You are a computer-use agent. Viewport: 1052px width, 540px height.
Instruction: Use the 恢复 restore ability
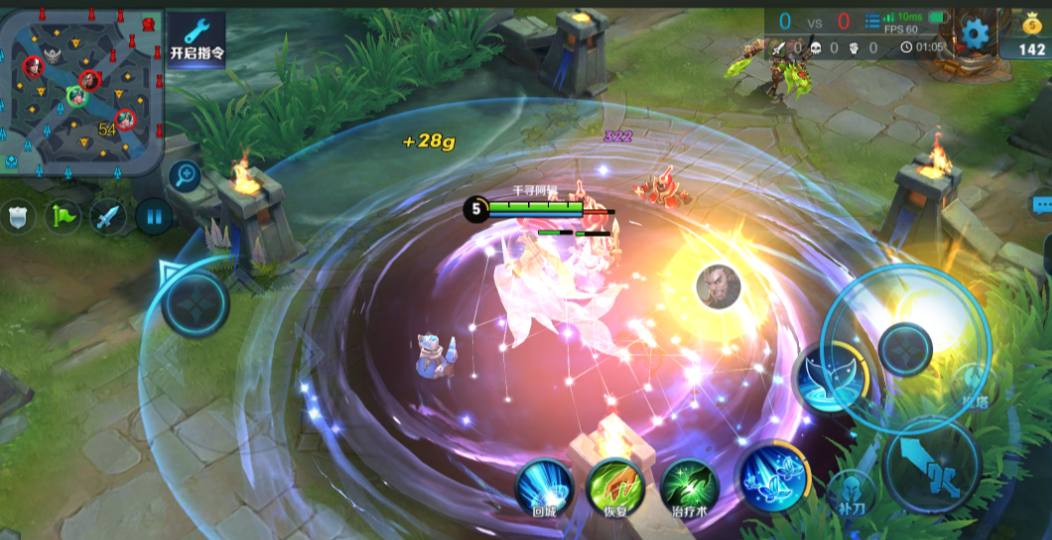[x=615, y=488]
